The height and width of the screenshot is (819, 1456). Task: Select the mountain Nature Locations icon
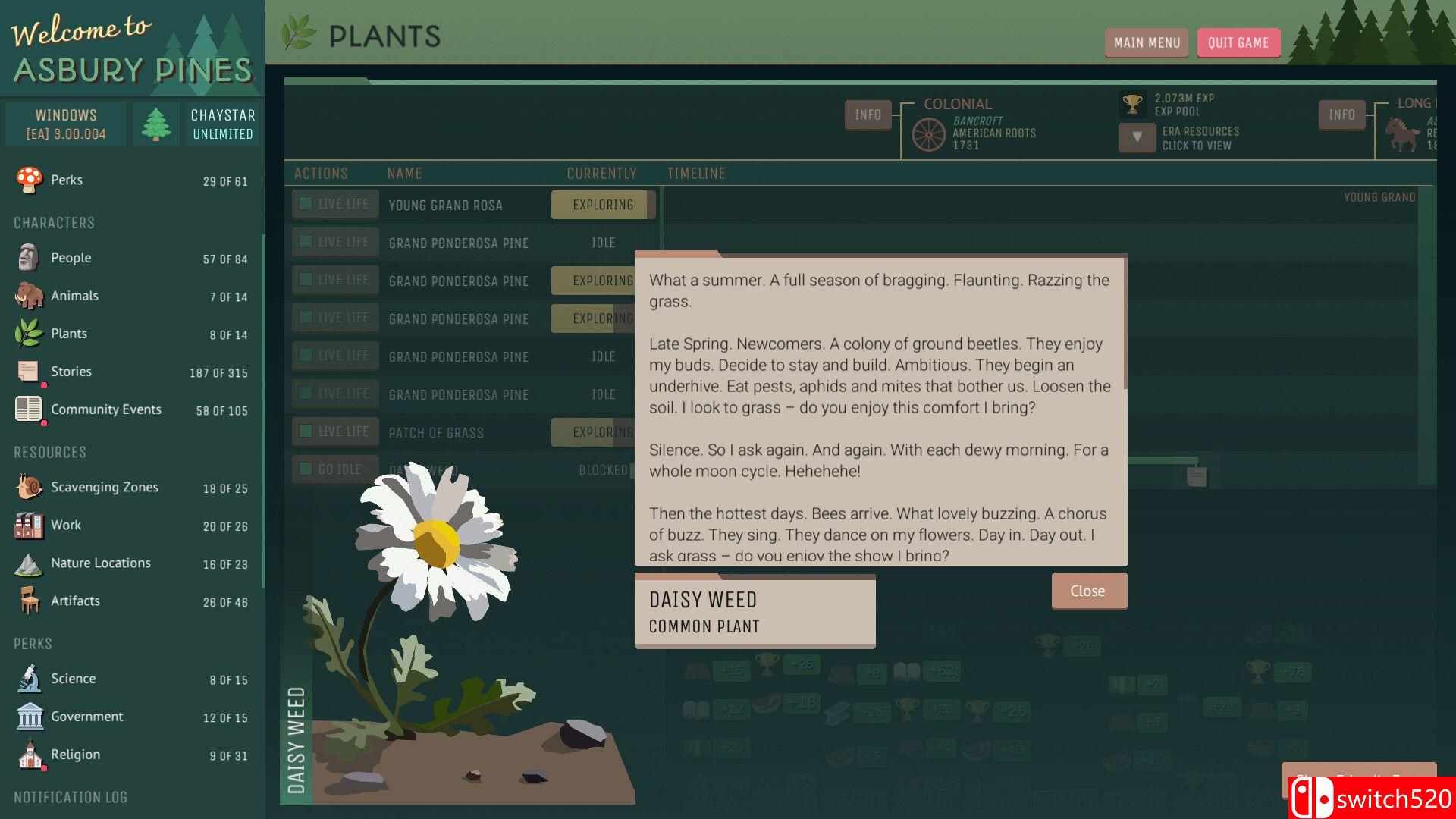(x=29, y=563)
